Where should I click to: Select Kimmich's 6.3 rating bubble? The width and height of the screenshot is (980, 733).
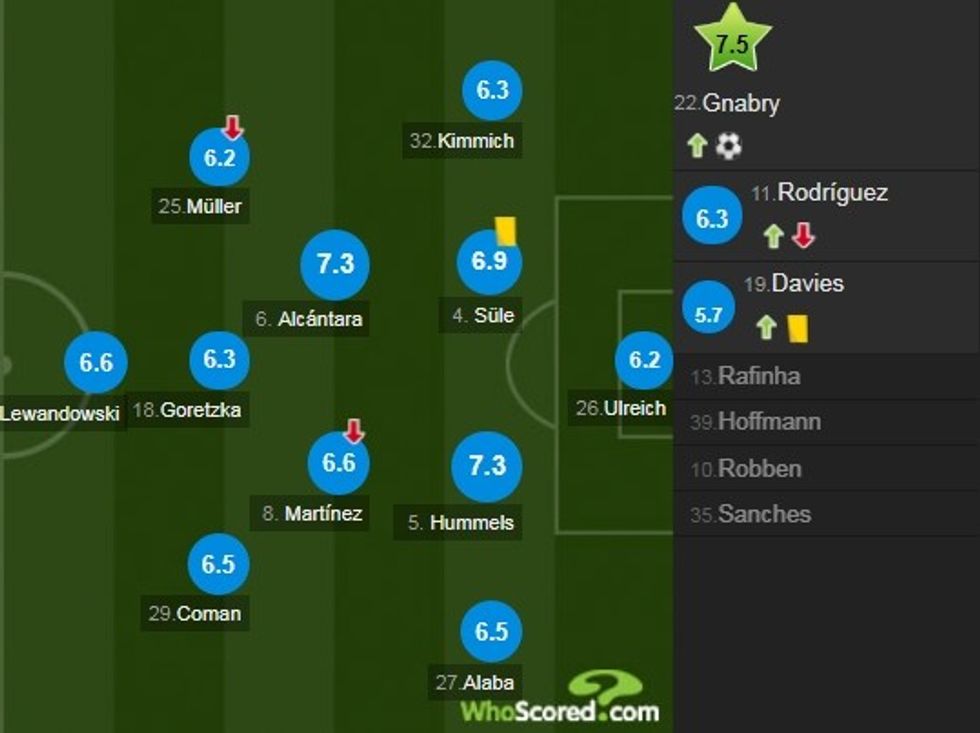click(492, 91)
